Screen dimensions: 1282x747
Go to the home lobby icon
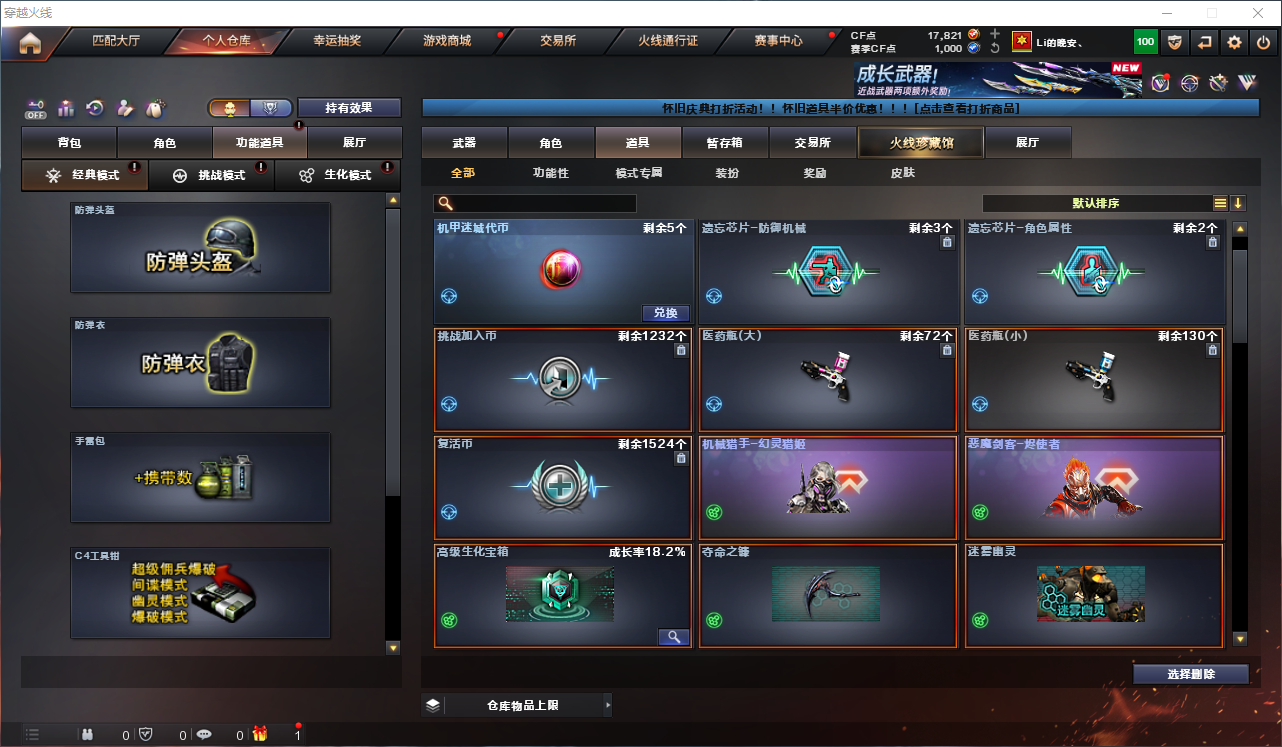tap(30, 43)
